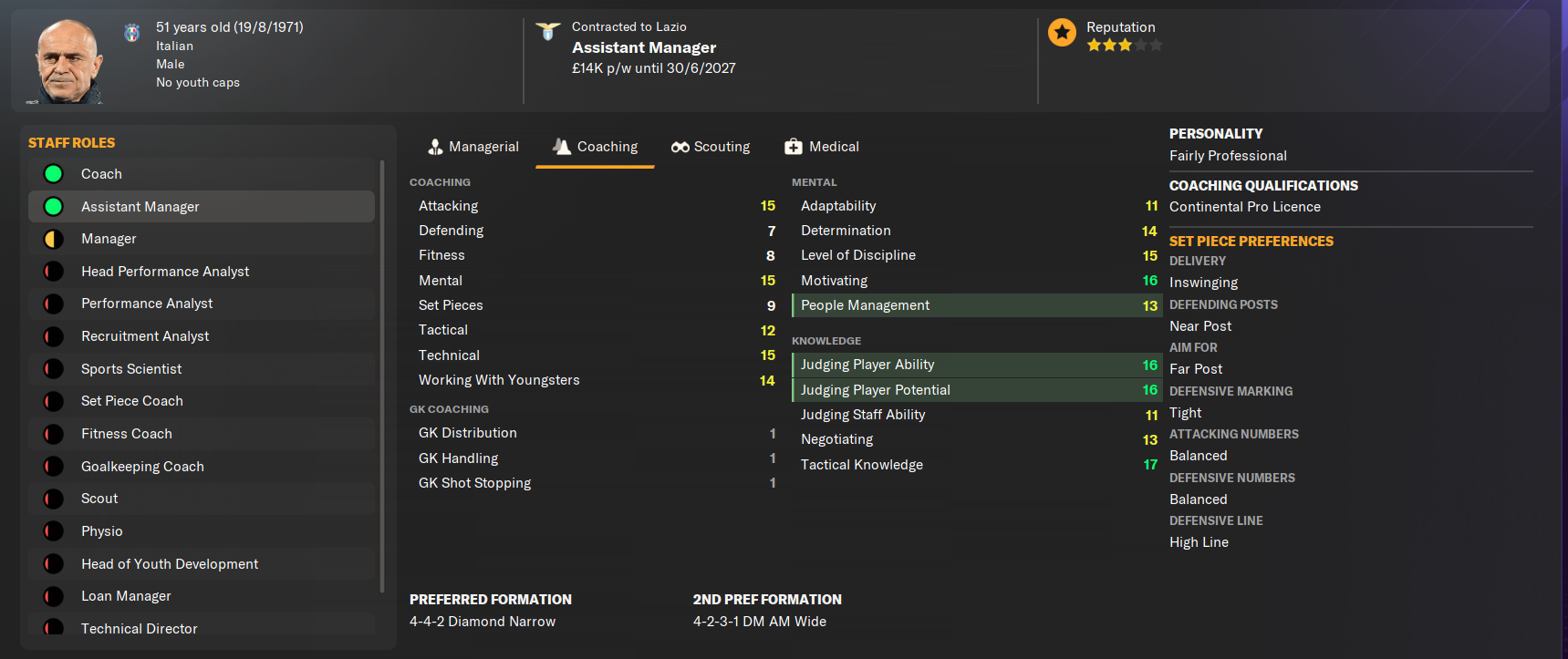Image resolution: width=1568 pixels, height=659 pixels.
Task: Select the Assistant Manager staff role
Action: [140, 206]
